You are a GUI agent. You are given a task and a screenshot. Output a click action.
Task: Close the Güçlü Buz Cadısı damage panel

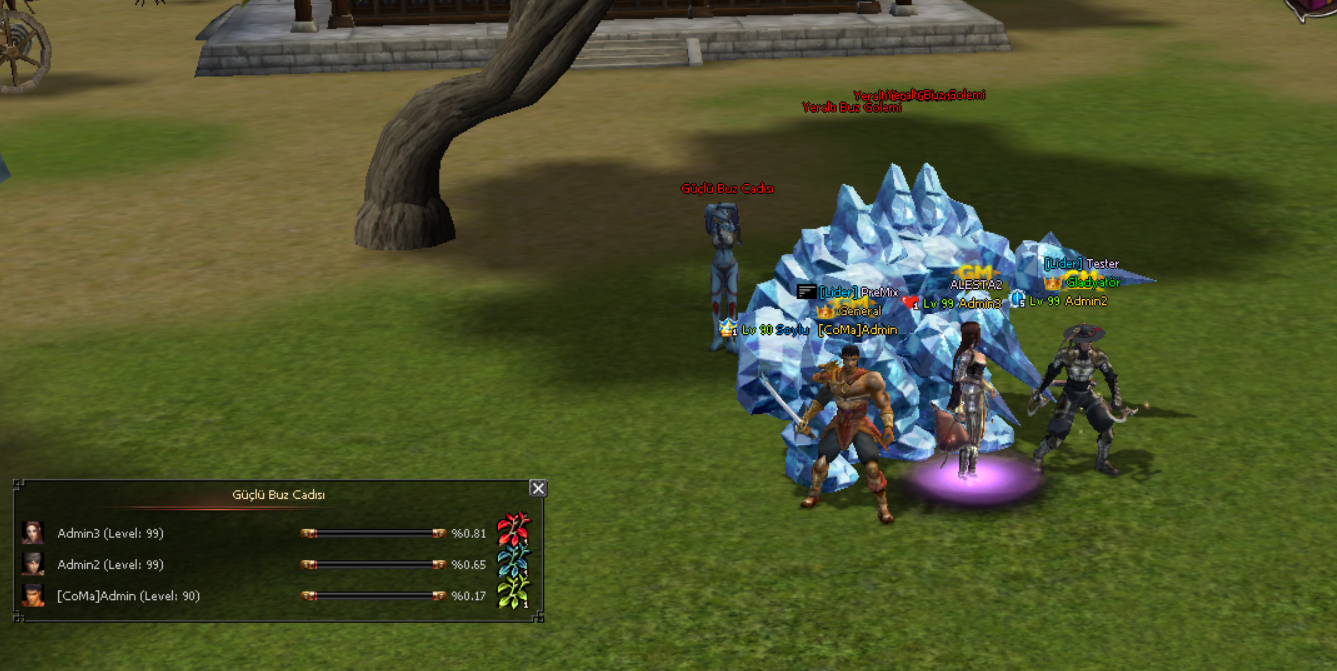click(538, 488)
